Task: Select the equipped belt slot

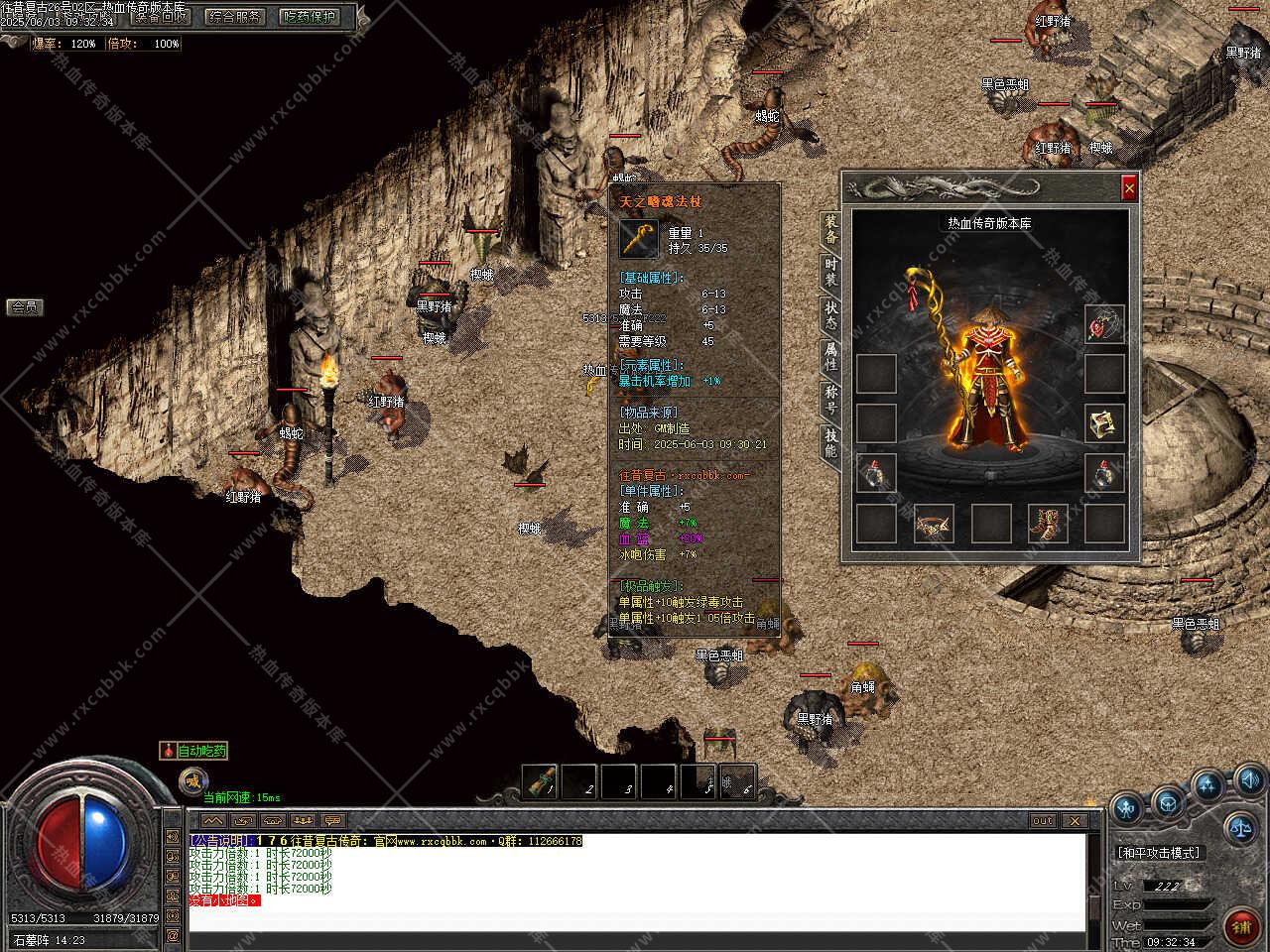Action: [x=933, y=524]
